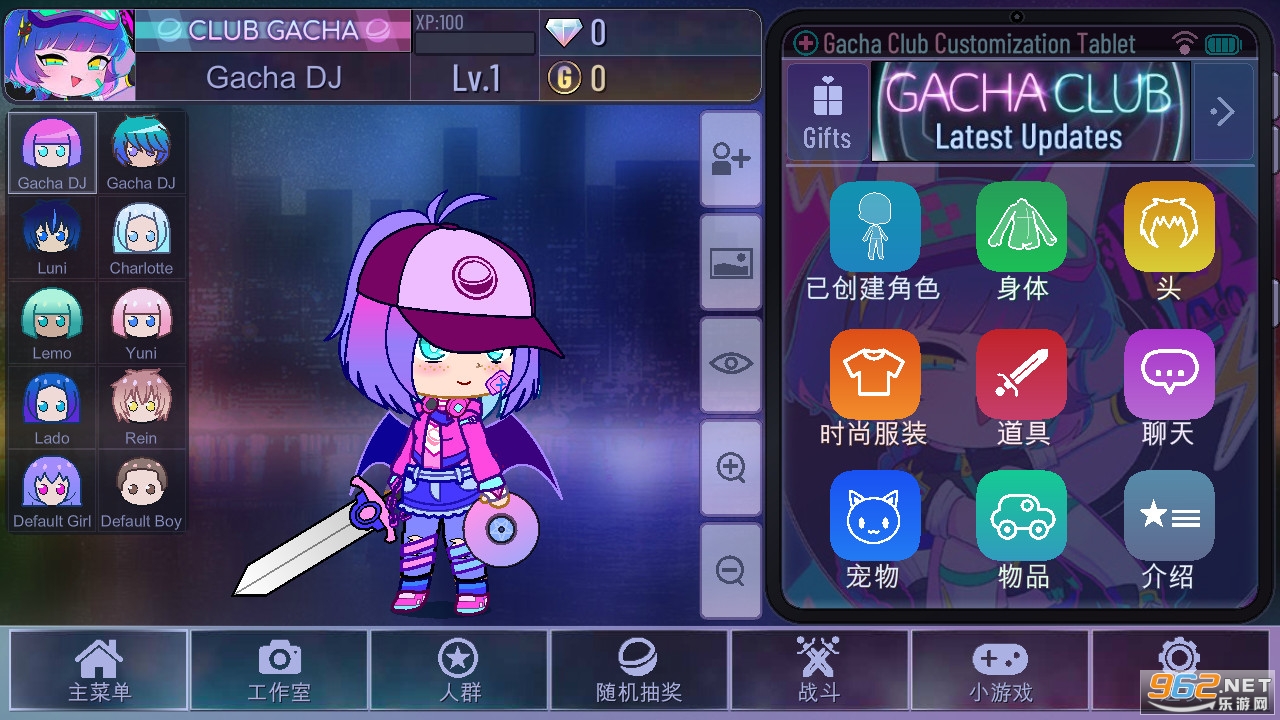
Task: Open the 小游戏 minigames menu
Action: [999, 671]
